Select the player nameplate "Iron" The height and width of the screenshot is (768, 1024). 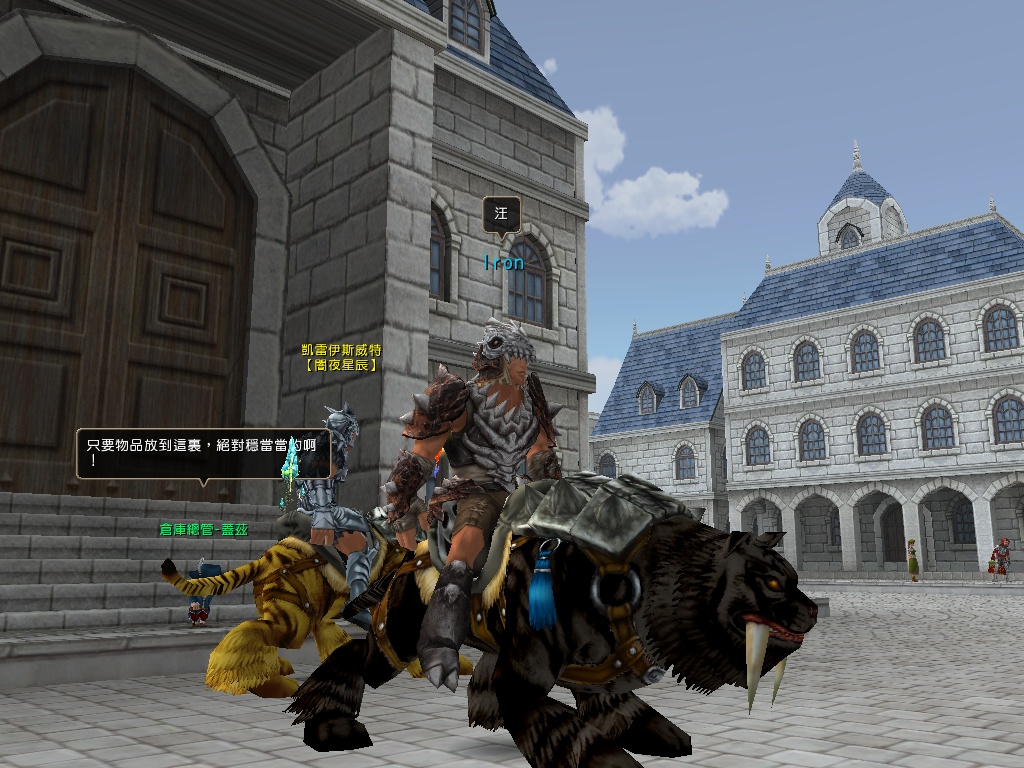[x=503, y=263]
